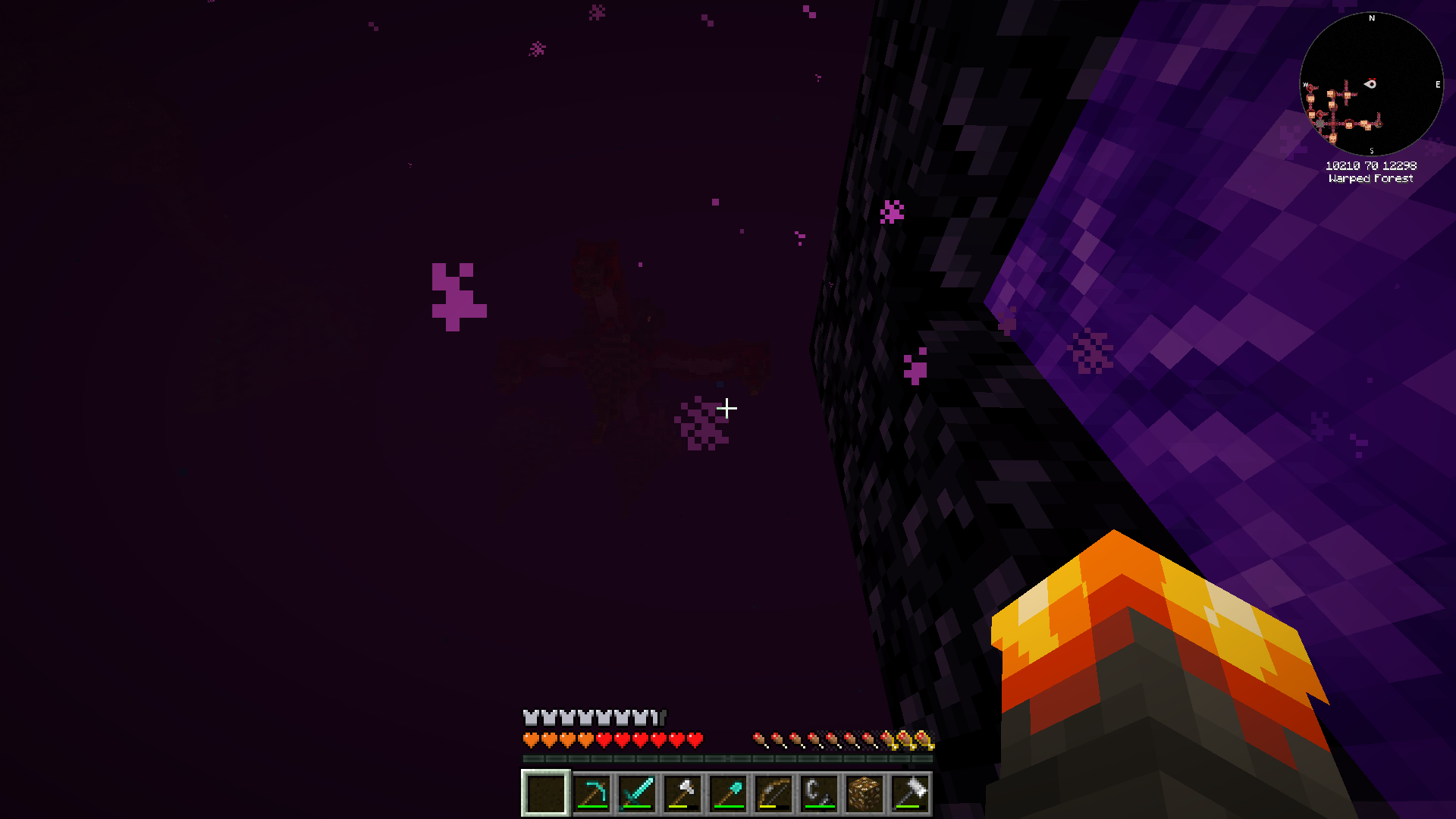Click the crosshair at screen center
Screen dimensions: 1456x819
pos(728,409)
